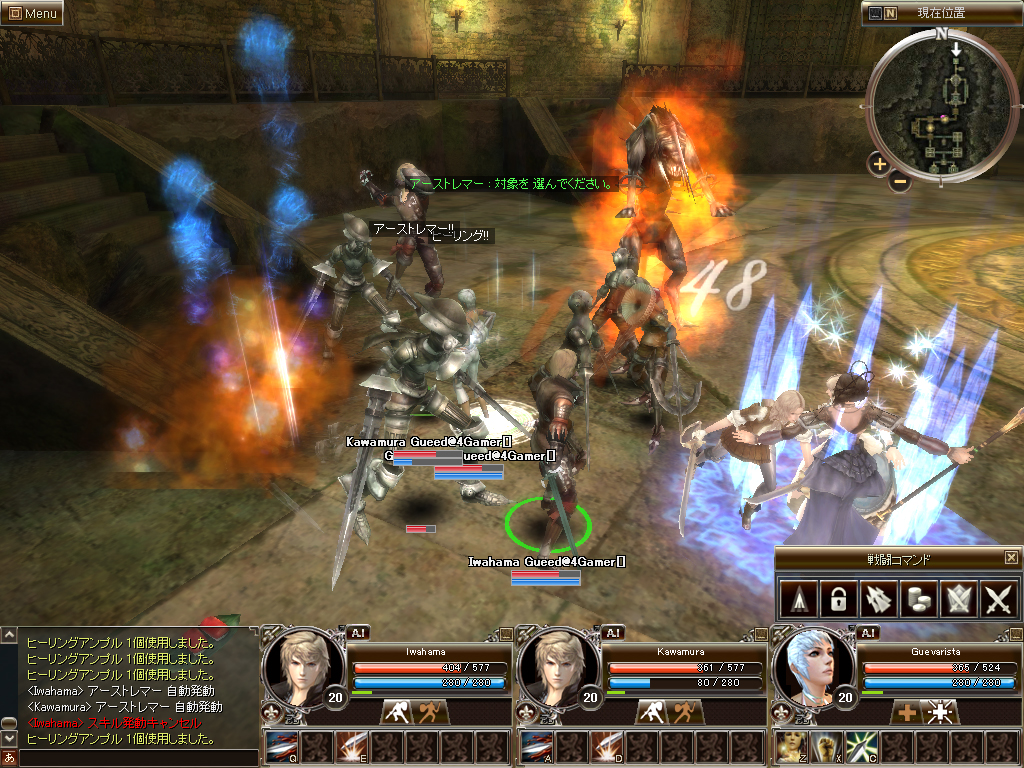The width and height of the screenshot is (1024, 768).
Task: Toggle Iwahama's A.I button
Action: click(359, 632)
